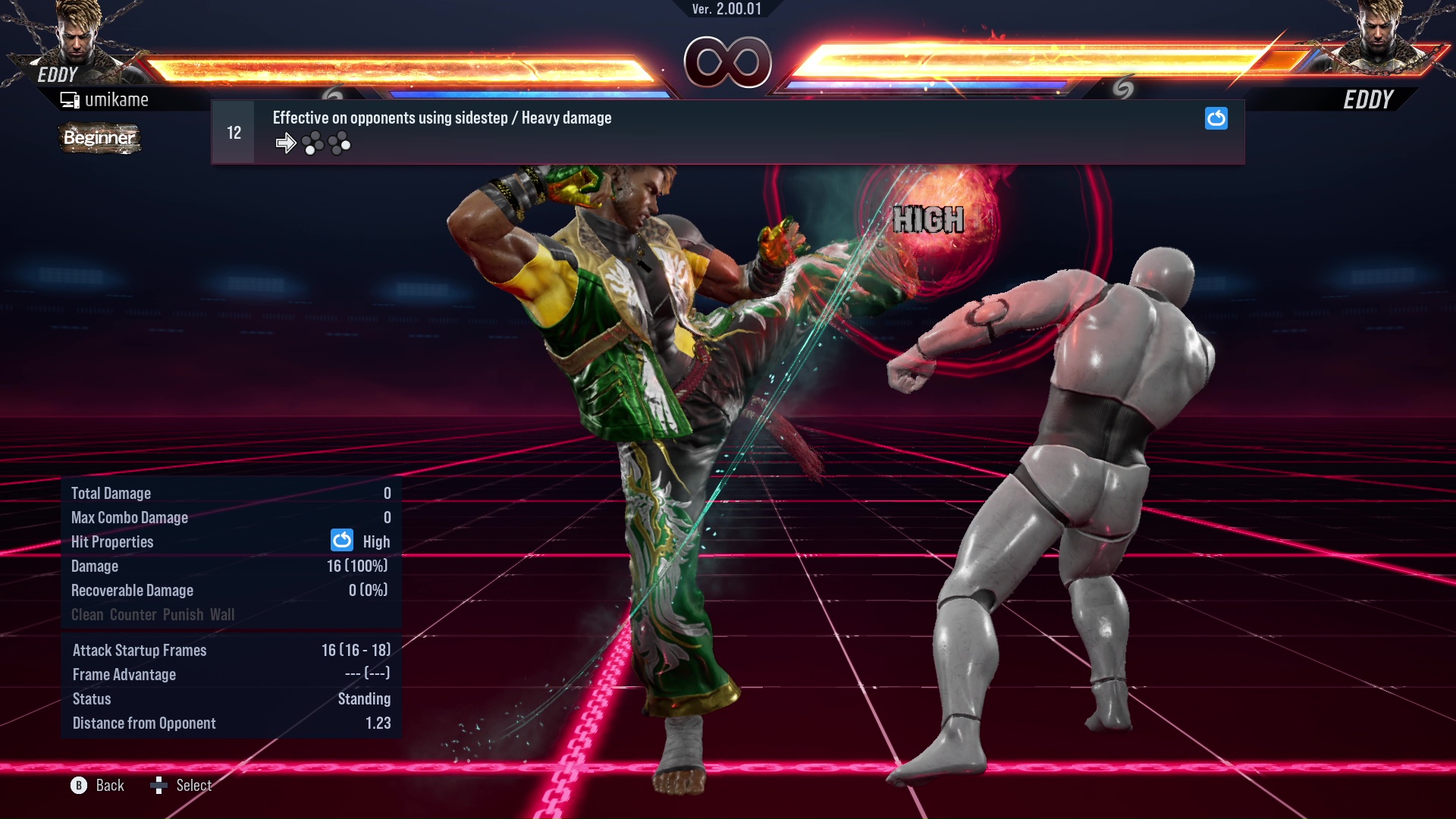Click the monitor icon beside umikame
The image size is (1456, 819).
click(70, 99)
